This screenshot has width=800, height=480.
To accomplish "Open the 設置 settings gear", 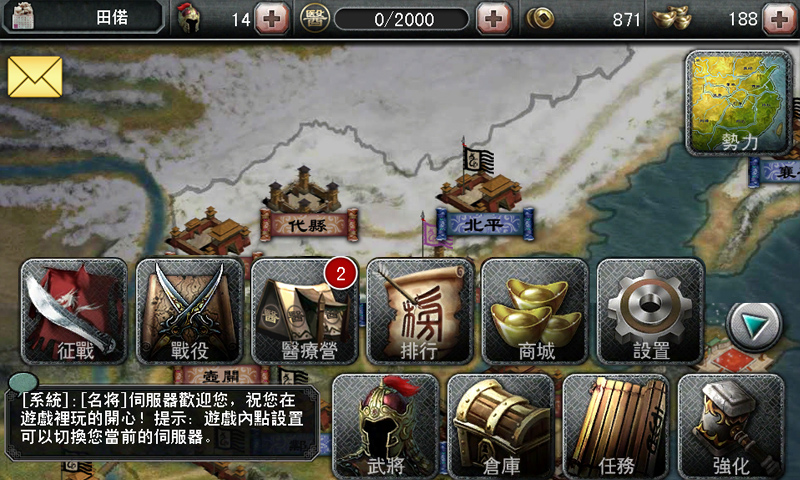I will pos(650,311).
